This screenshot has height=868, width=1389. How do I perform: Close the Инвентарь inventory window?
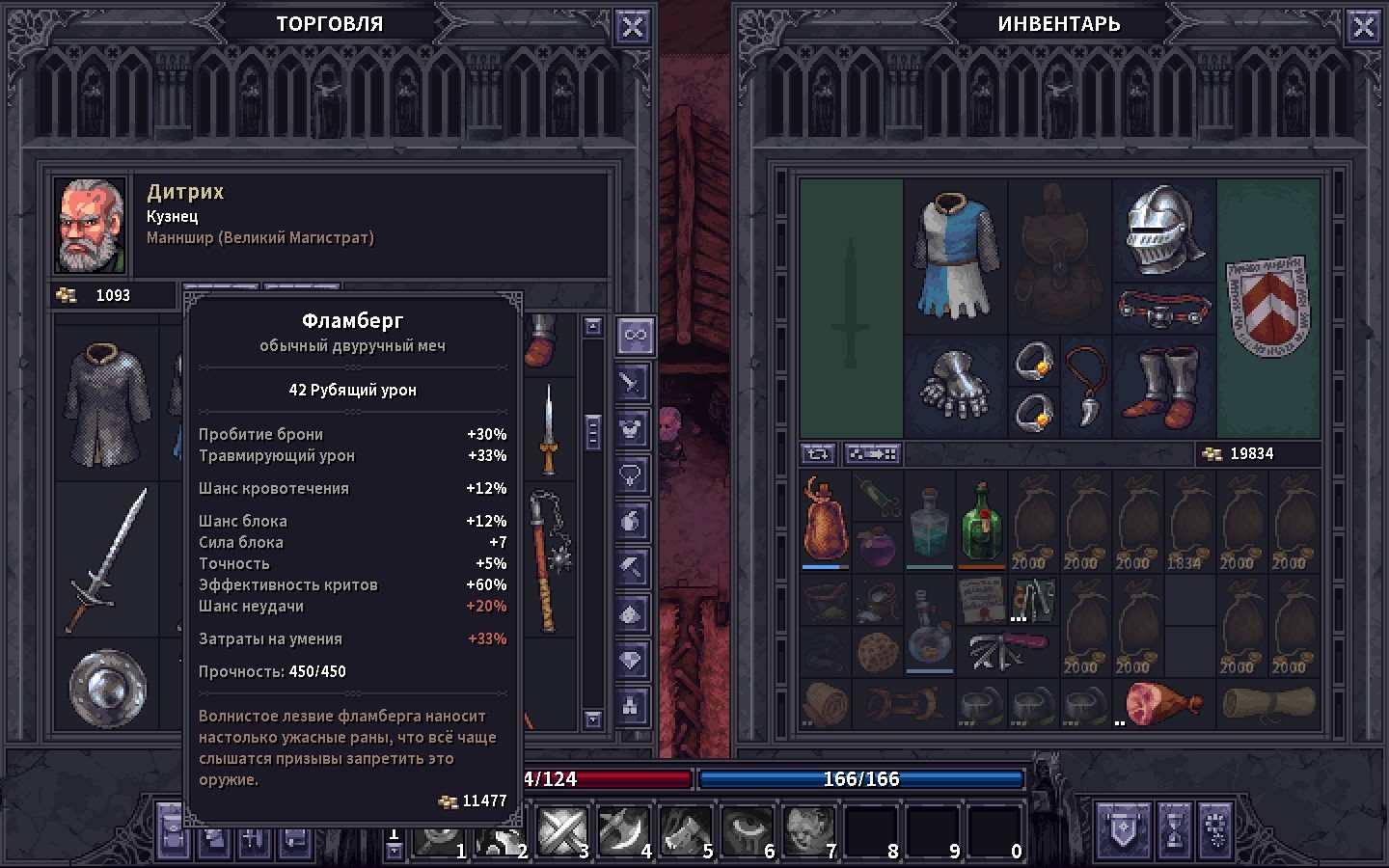click(1363, 27)
